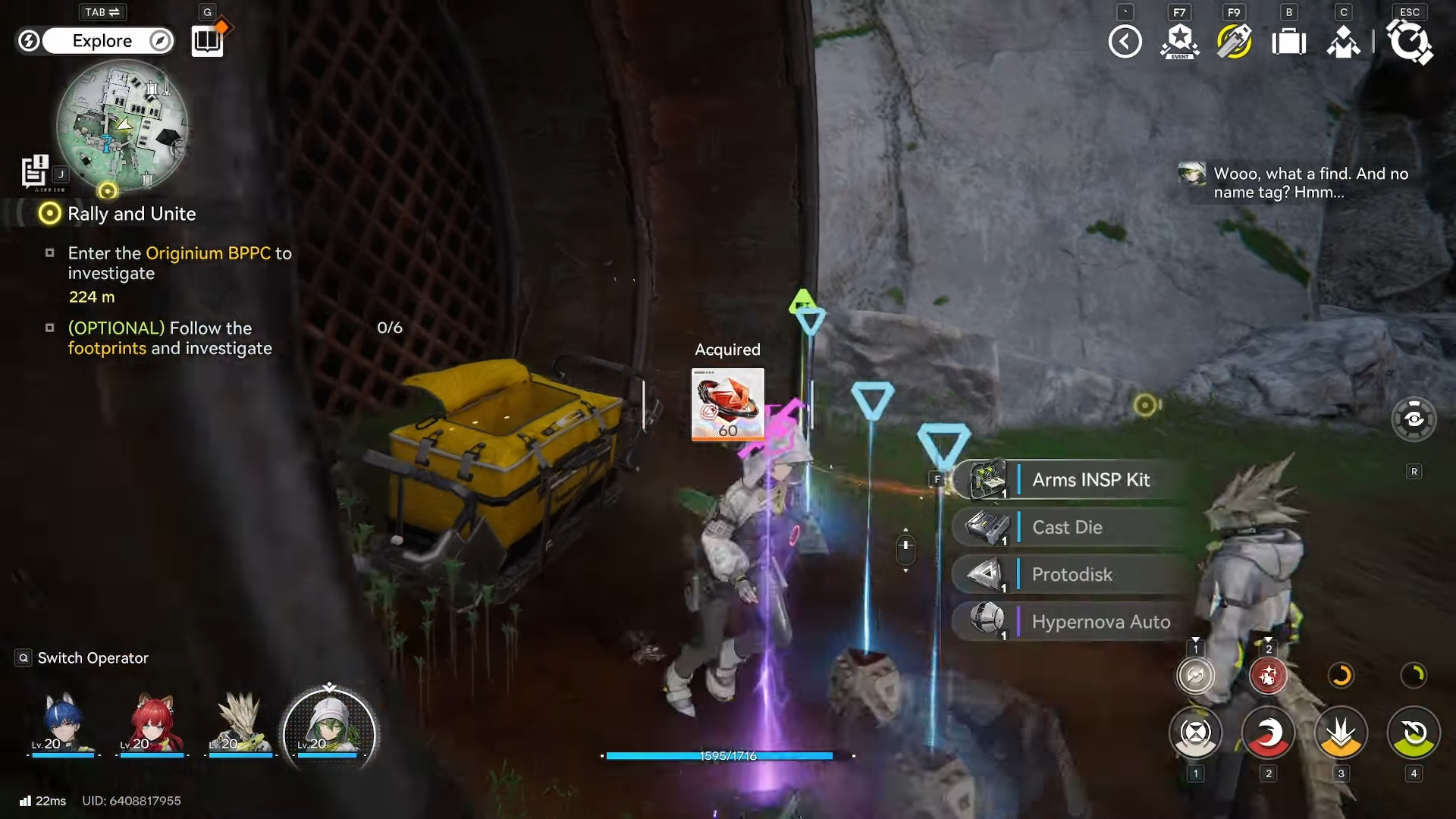Open the Event star menu
Viewport: 1456px width, 819px height.
point(1179,42)
